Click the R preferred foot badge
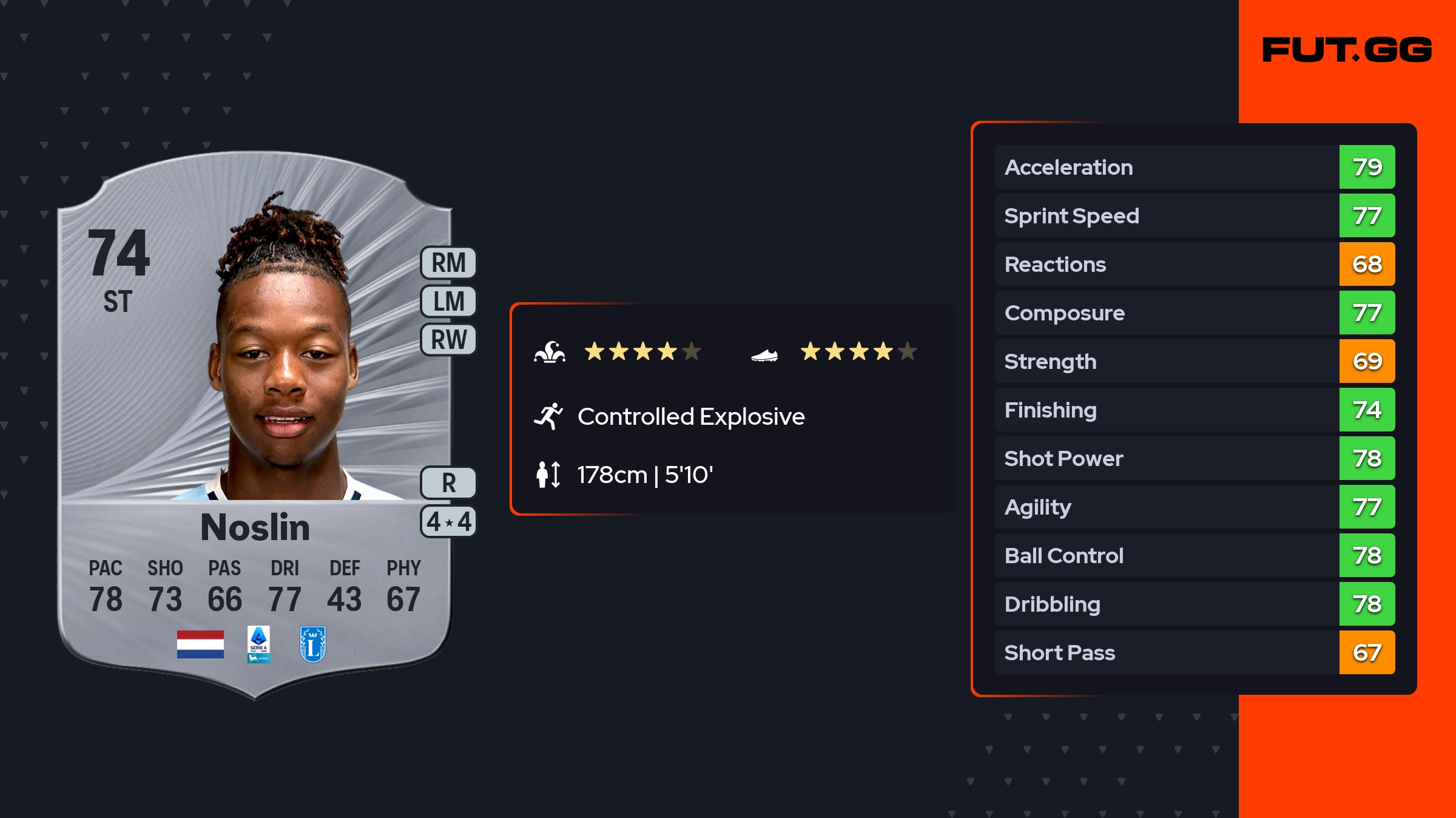Image resolution: width=1456 pixels, height=818 pixels. tap(448, 483)
